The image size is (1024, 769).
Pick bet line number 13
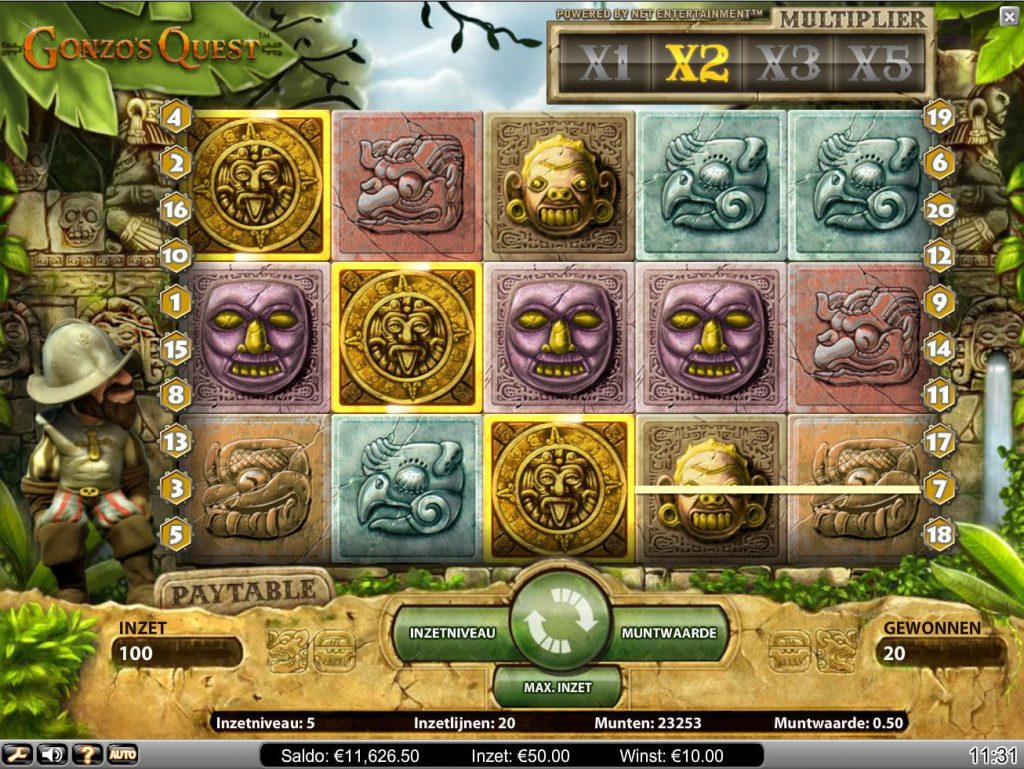pyautogui.click(x=176, y=441)
